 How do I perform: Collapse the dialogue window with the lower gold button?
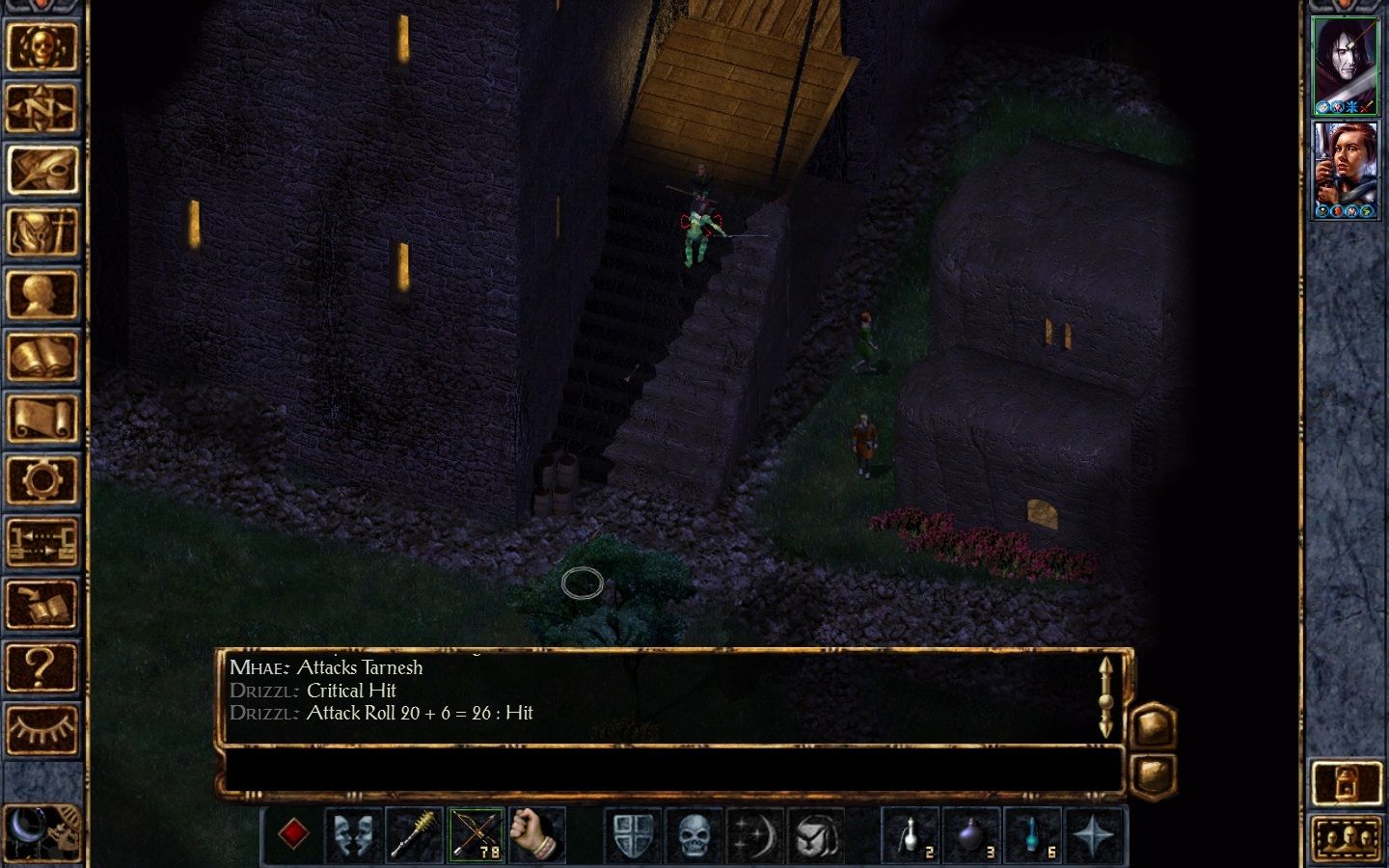[x=1154, y=772]
